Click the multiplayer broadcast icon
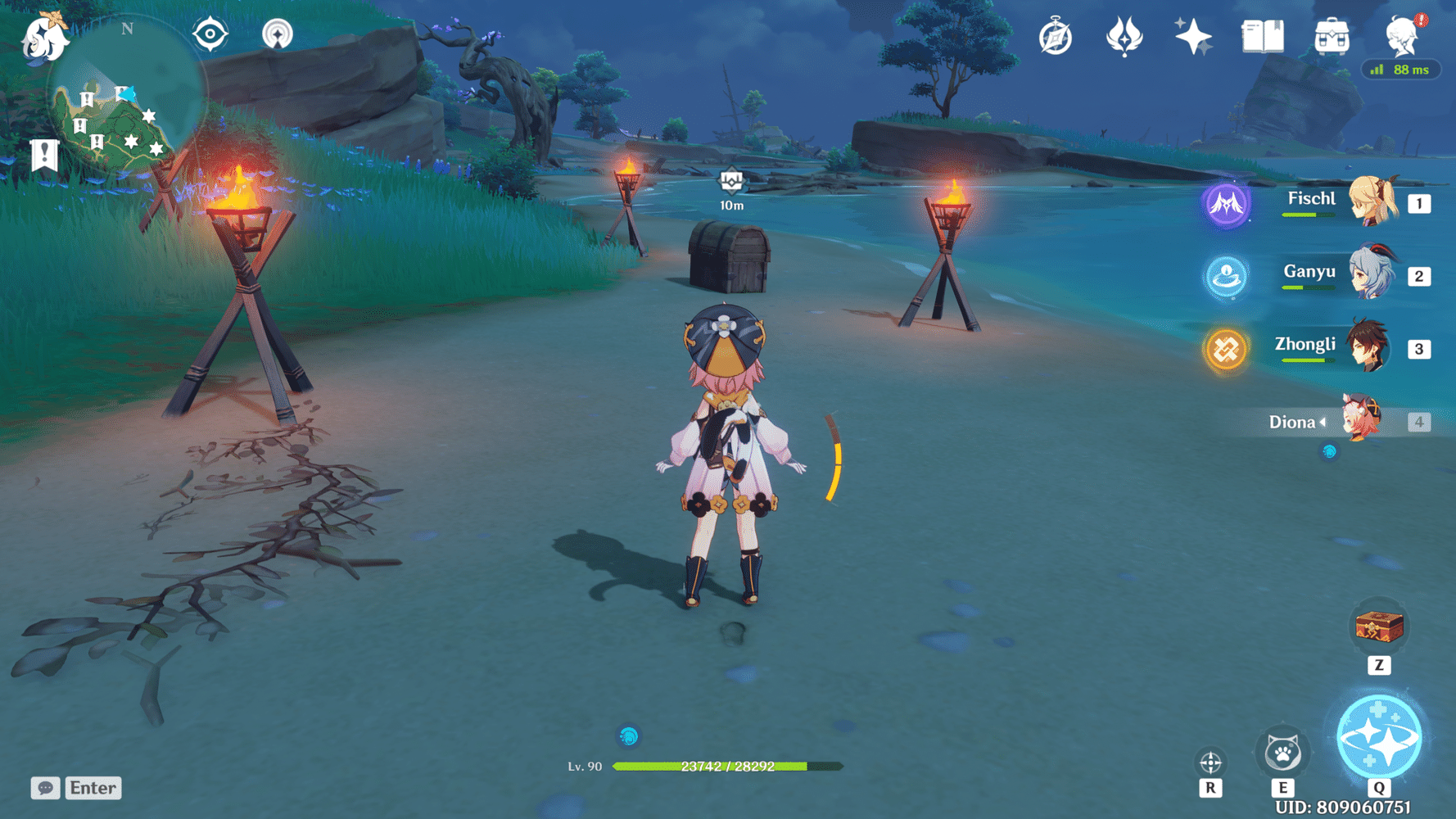 [276, 35]
